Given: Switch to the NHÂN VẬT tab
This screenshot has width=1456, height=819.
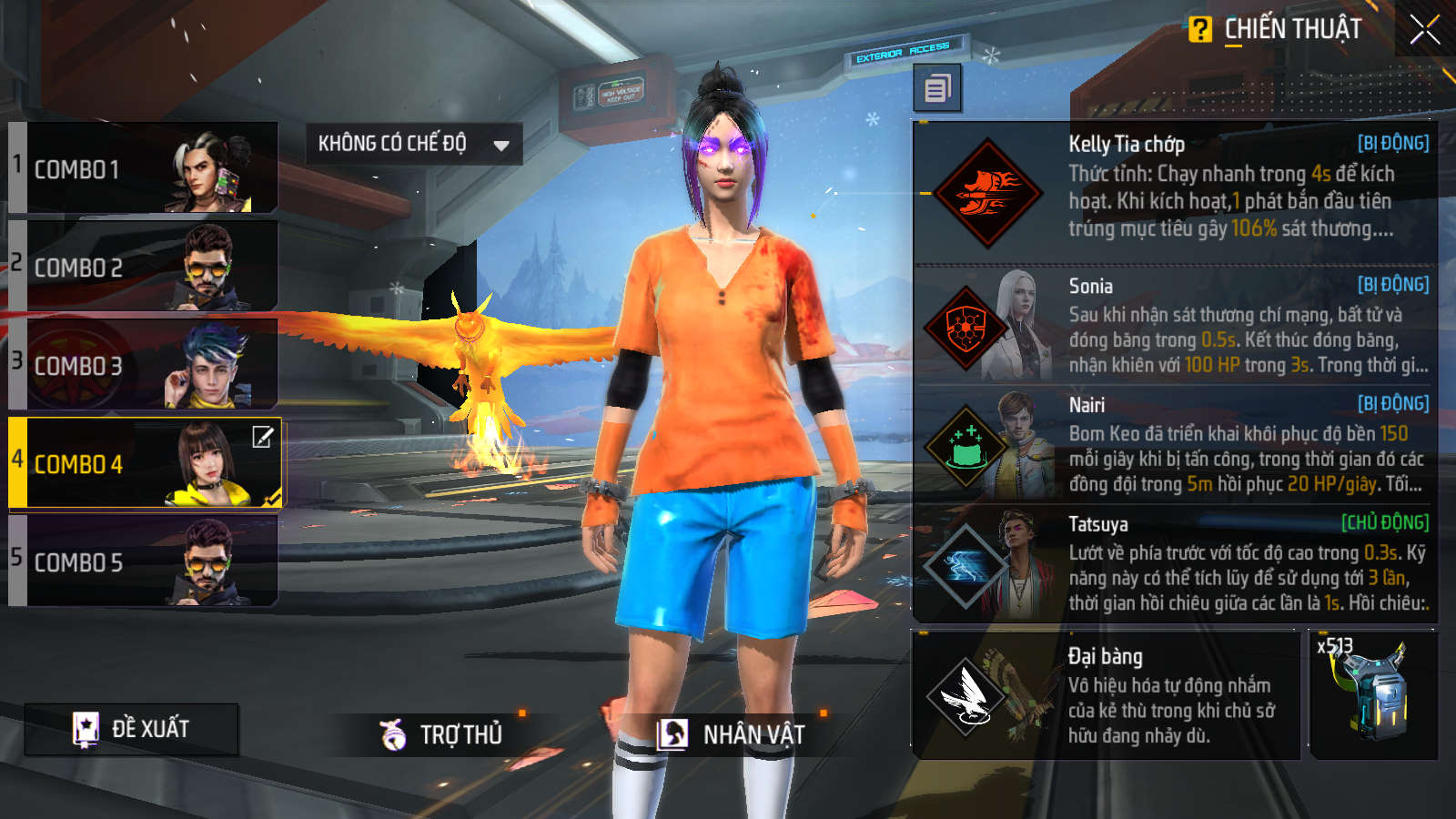Looking at the screenshot, I should tap(733, 733).
